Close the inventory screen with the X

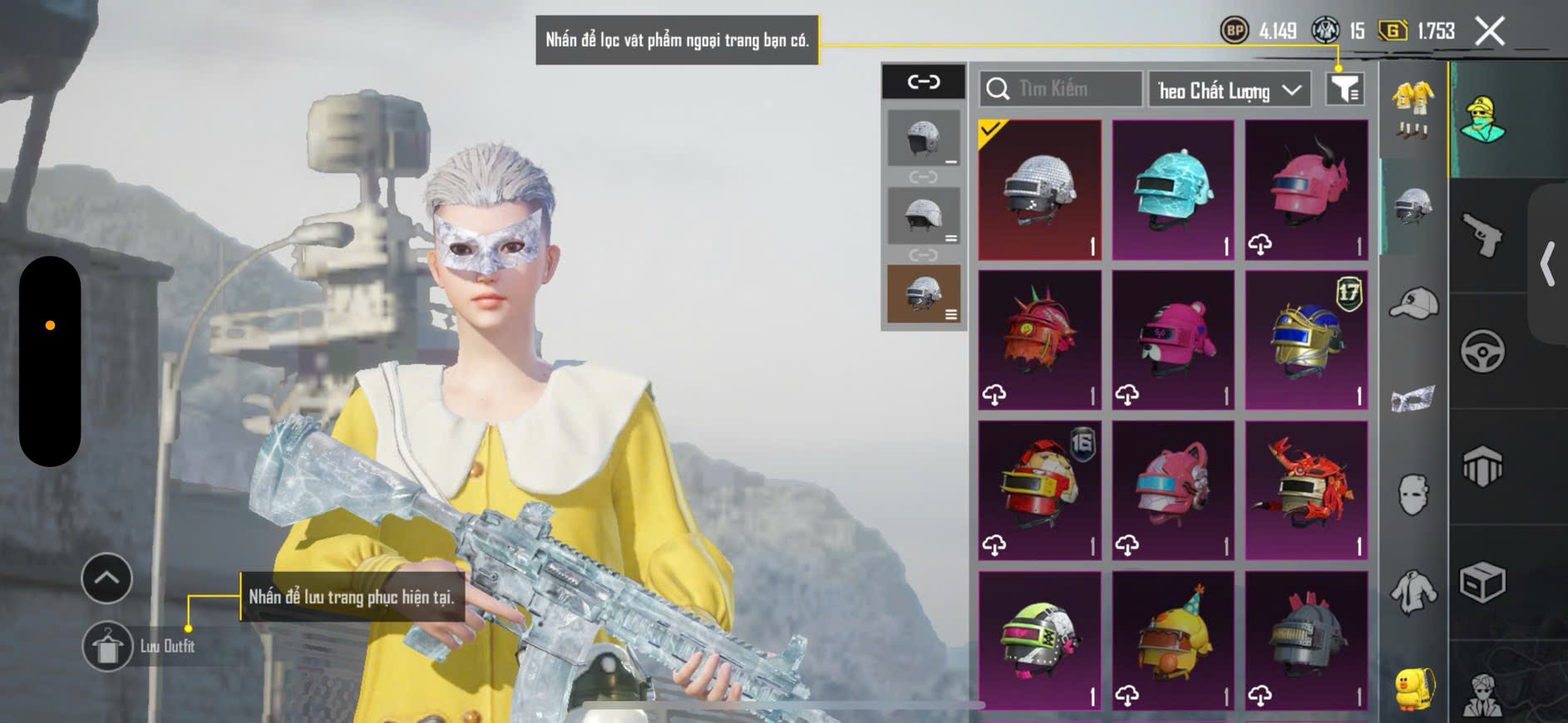[1489, 32]
